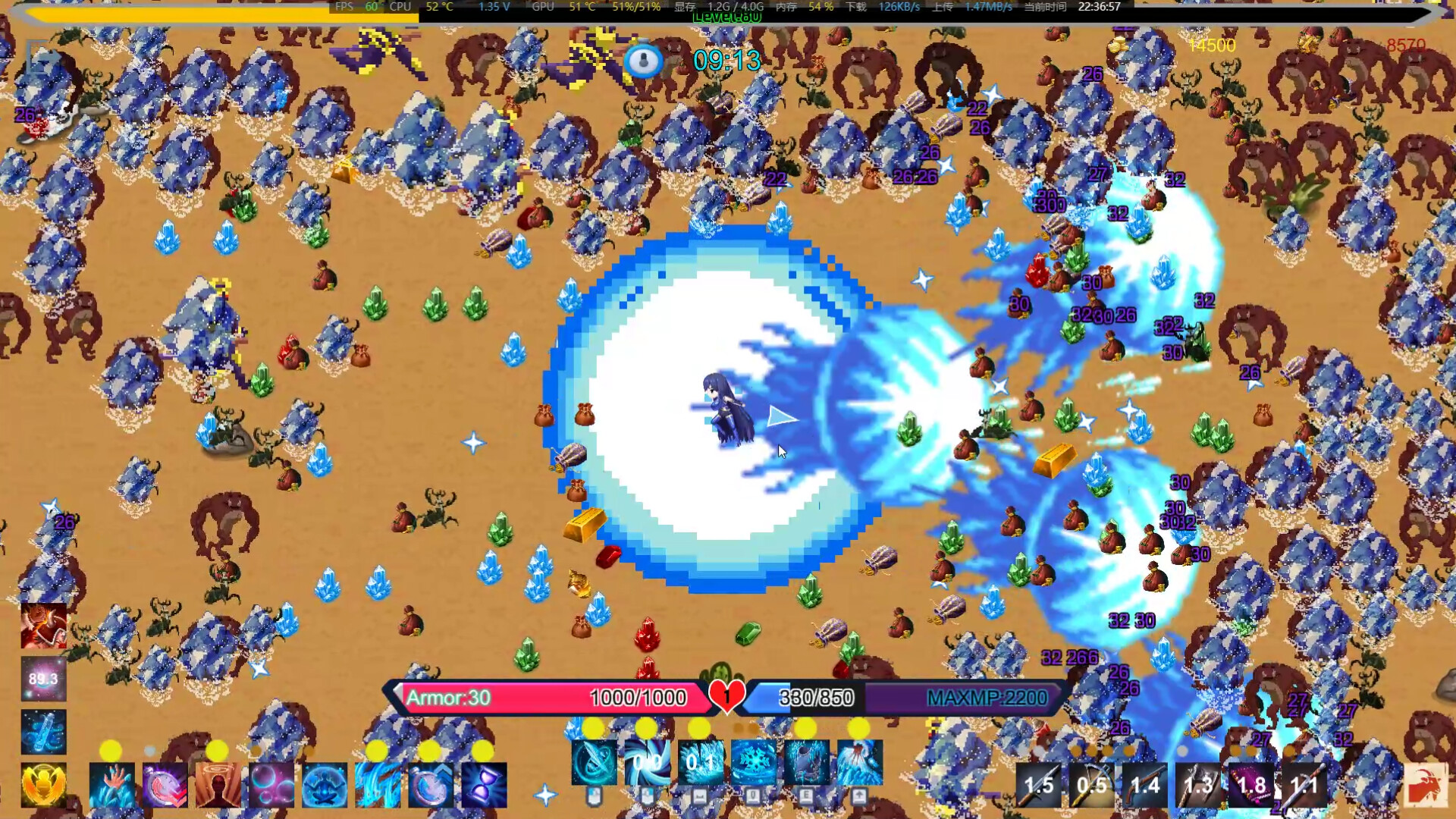
Task: Select the sword weapon showing 1.1
Action: tap(1304, 785)
